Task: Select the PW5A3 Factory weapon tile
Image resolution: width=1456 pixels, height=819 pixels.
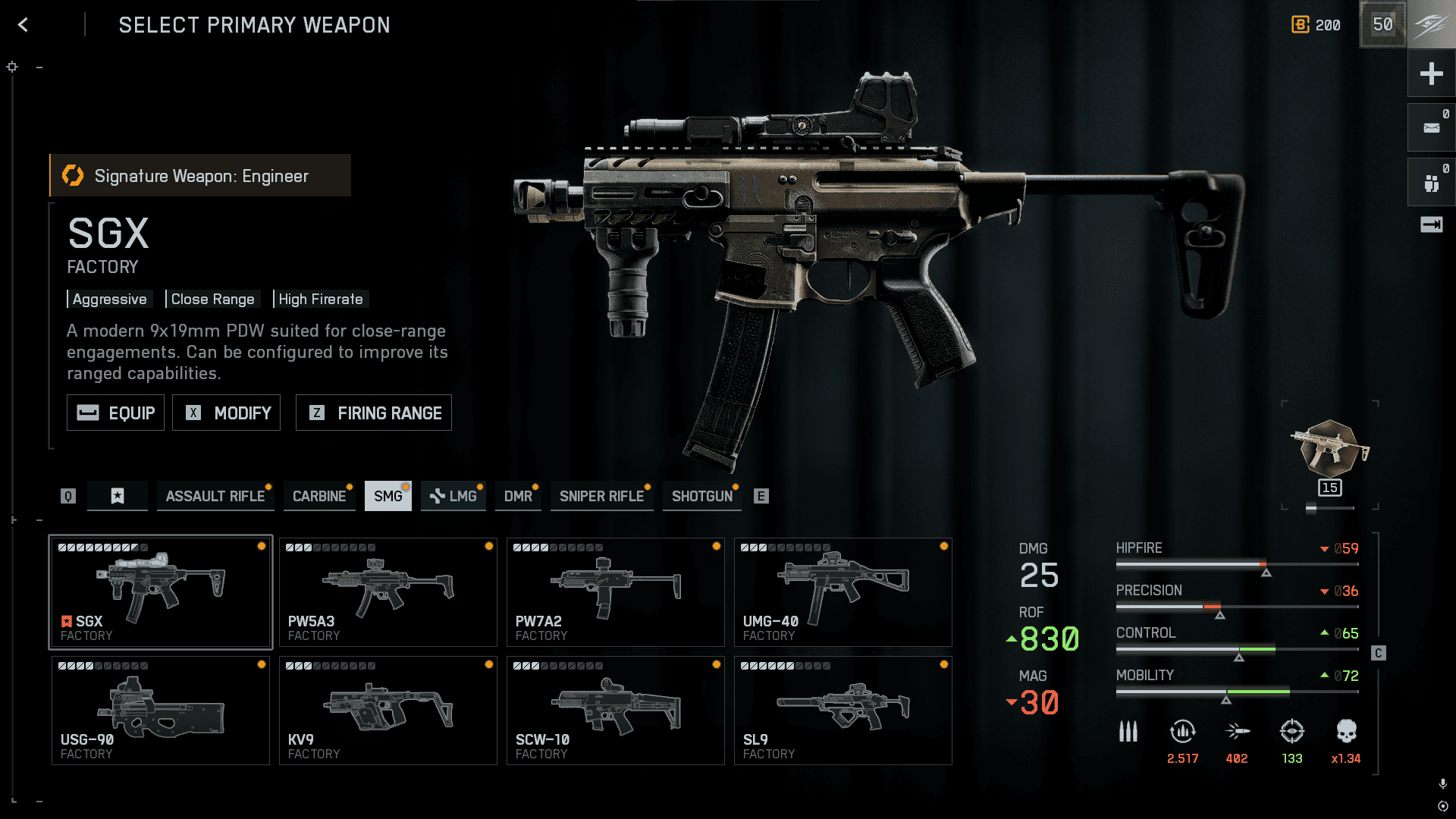Action: coord(388,592)
